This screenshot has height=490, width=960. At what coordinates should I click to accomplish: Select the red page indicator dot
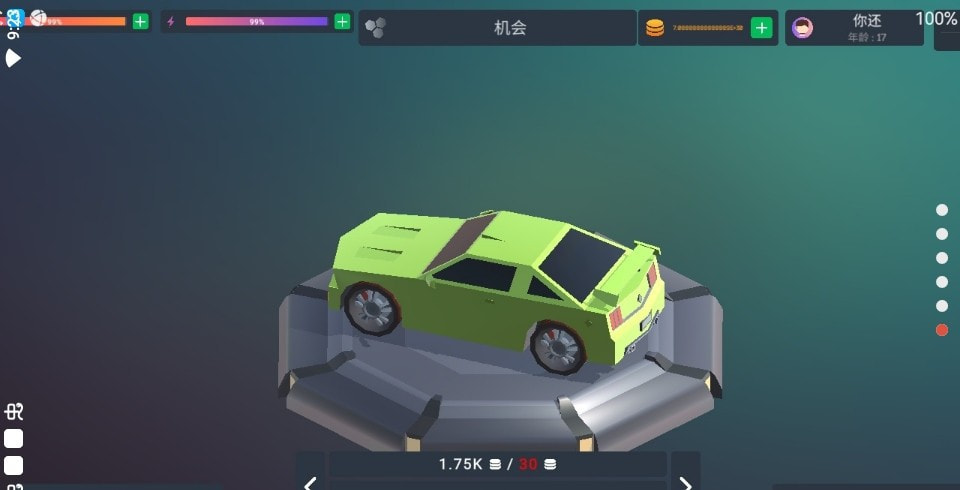942,330
